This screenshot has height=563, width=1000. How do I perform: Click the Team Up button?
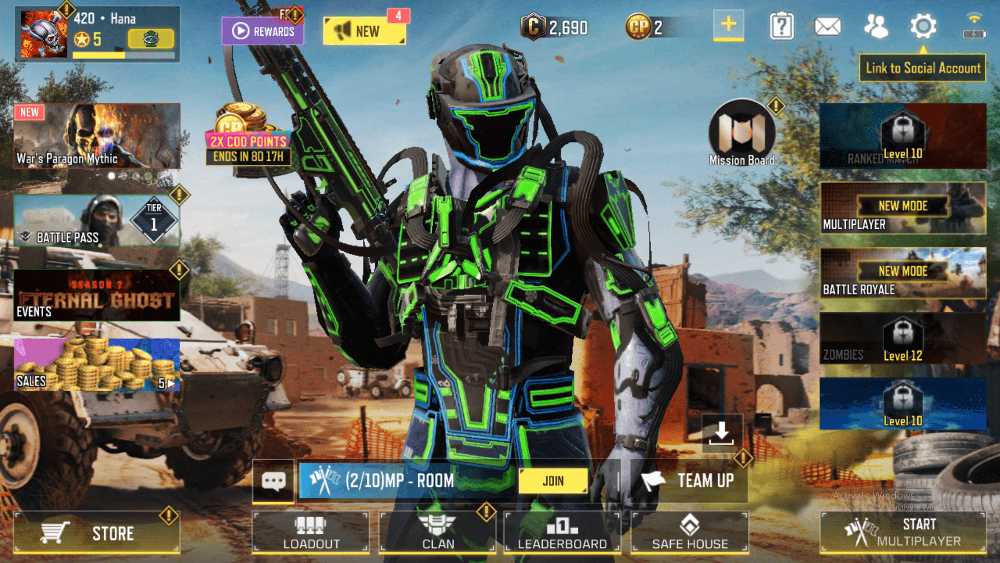coord(690,481)
